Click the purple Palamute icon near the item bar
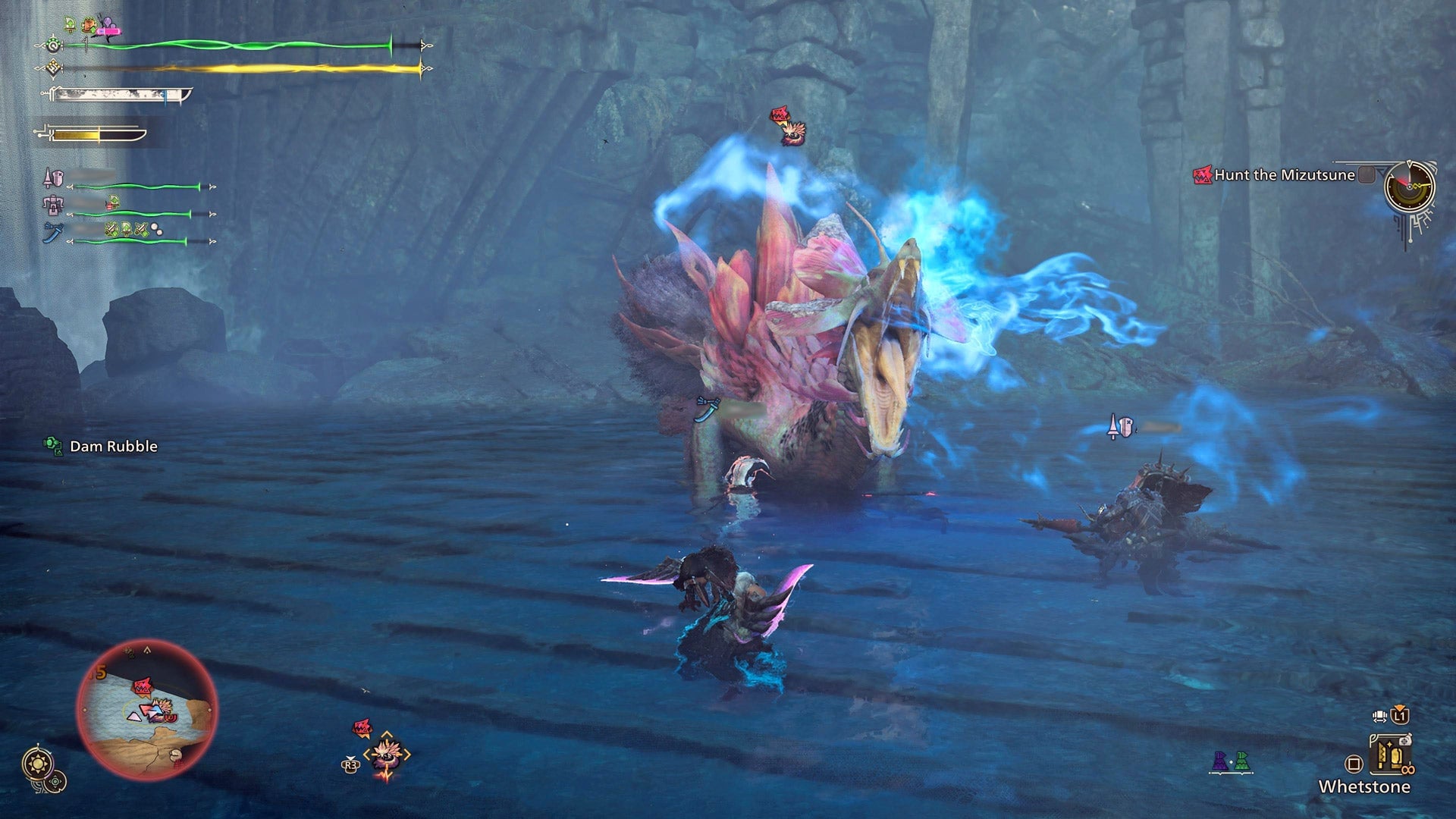This screenshot has height=819, width=1456. click(x=1219, y=761)
